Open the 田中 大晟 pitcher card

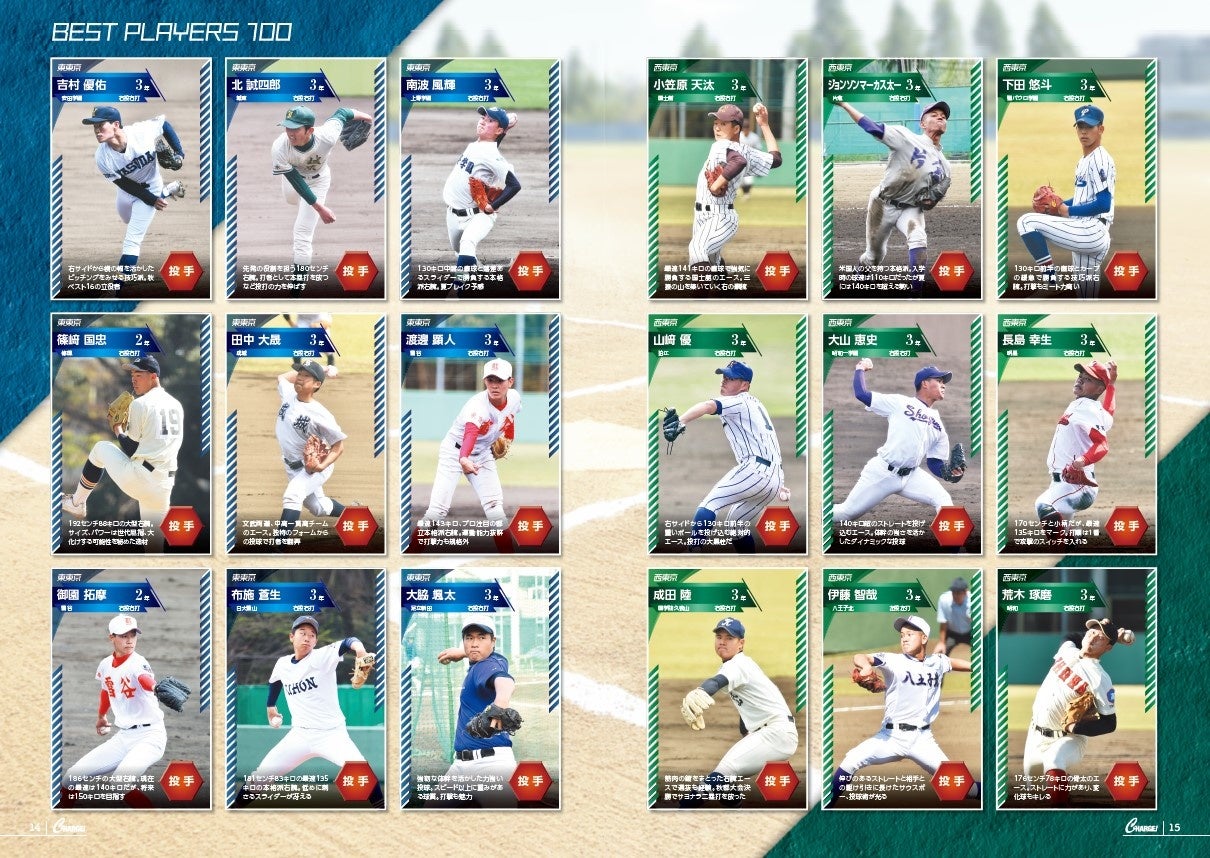coord(306,434)
